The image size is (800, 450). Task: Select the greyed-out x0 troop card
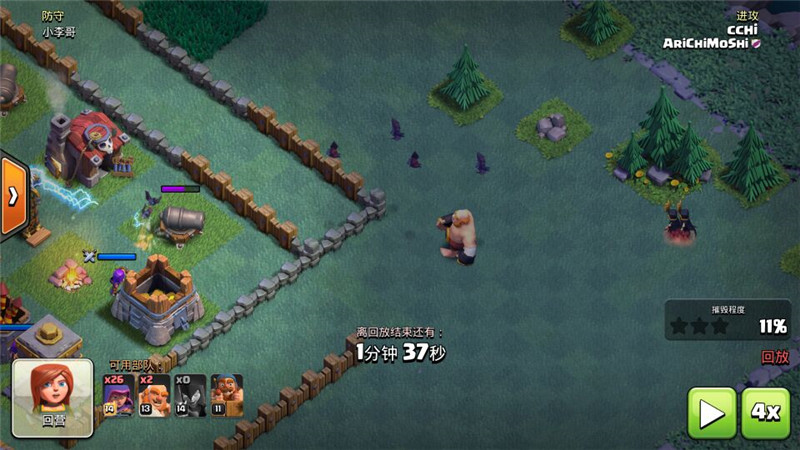click(x=190, y=395)
